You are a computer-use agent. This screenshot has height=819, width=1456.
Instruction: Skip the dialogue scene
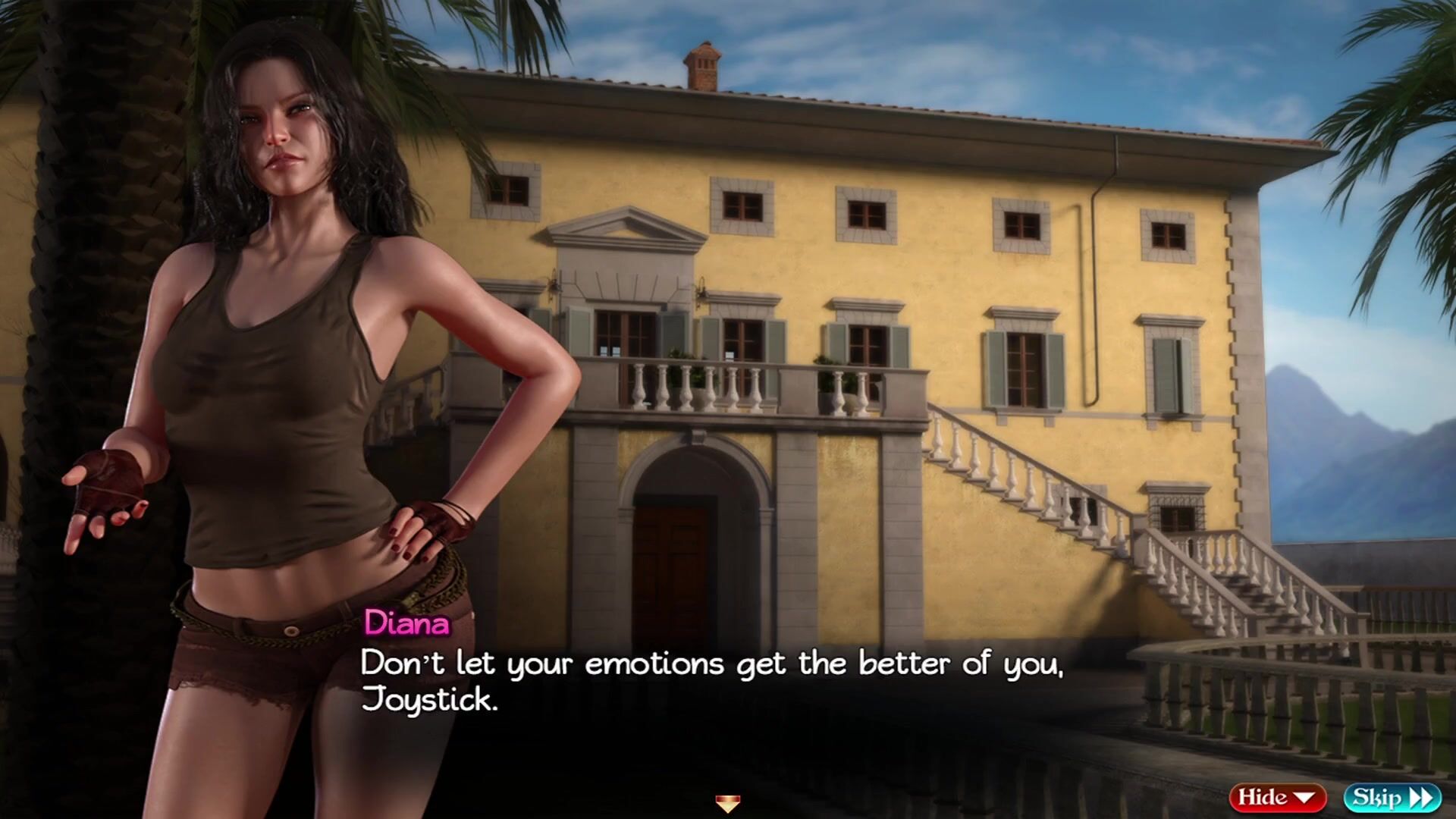[x=1392, y=797]
